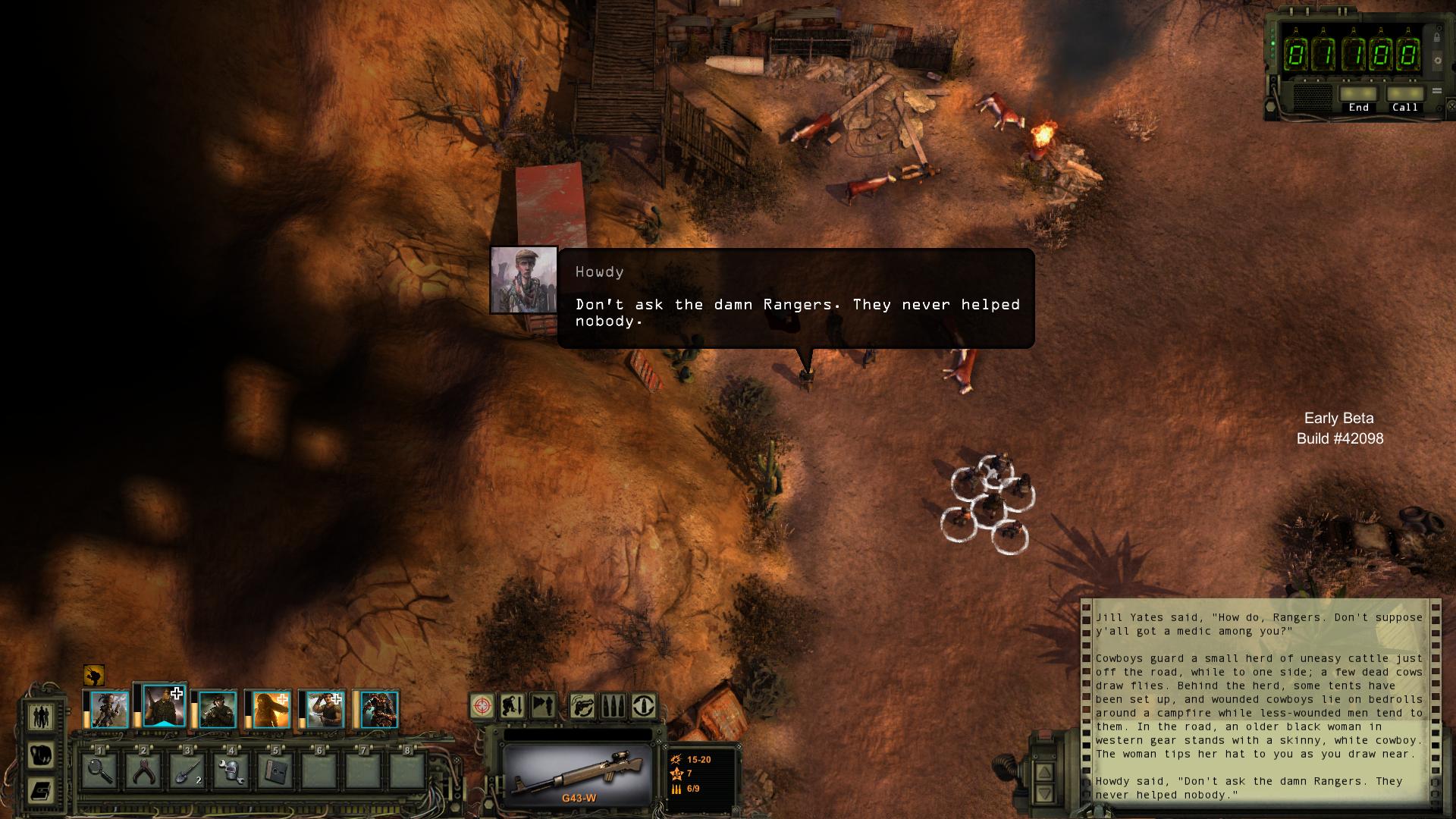This screenshot has width=1456, height=819.
Task: Select the feathered-hat woman portrait
Action: click(x=109, y=710)
